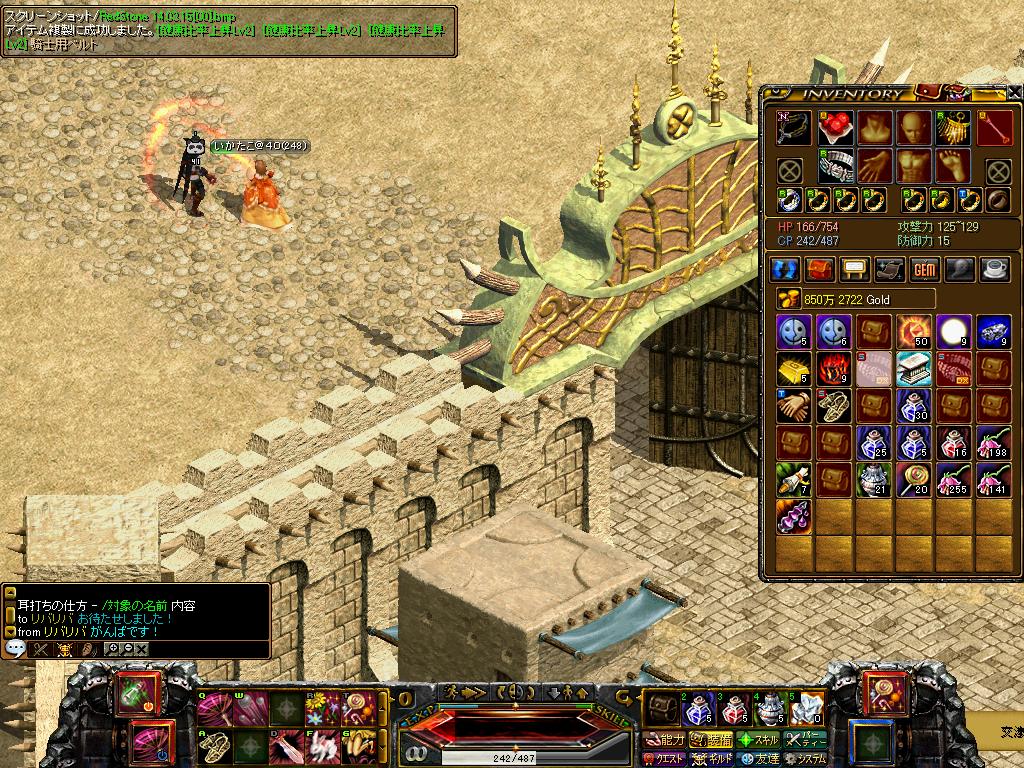Open the 友達 friends list

pyautogui.click(x=759, y=759)
